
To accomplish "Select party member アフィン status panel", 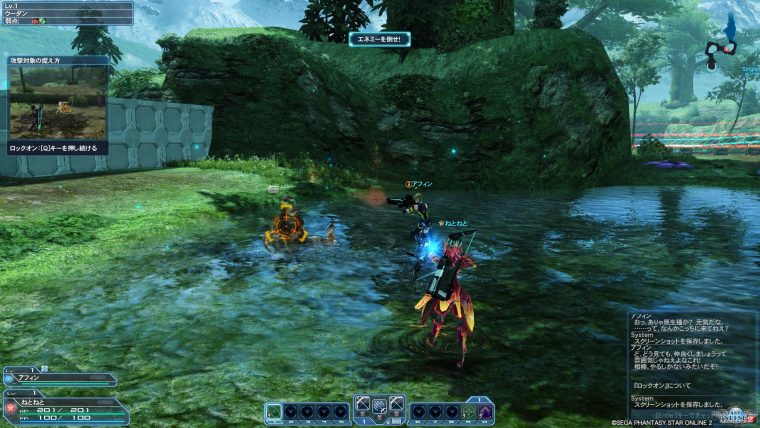I will (60, 379).
